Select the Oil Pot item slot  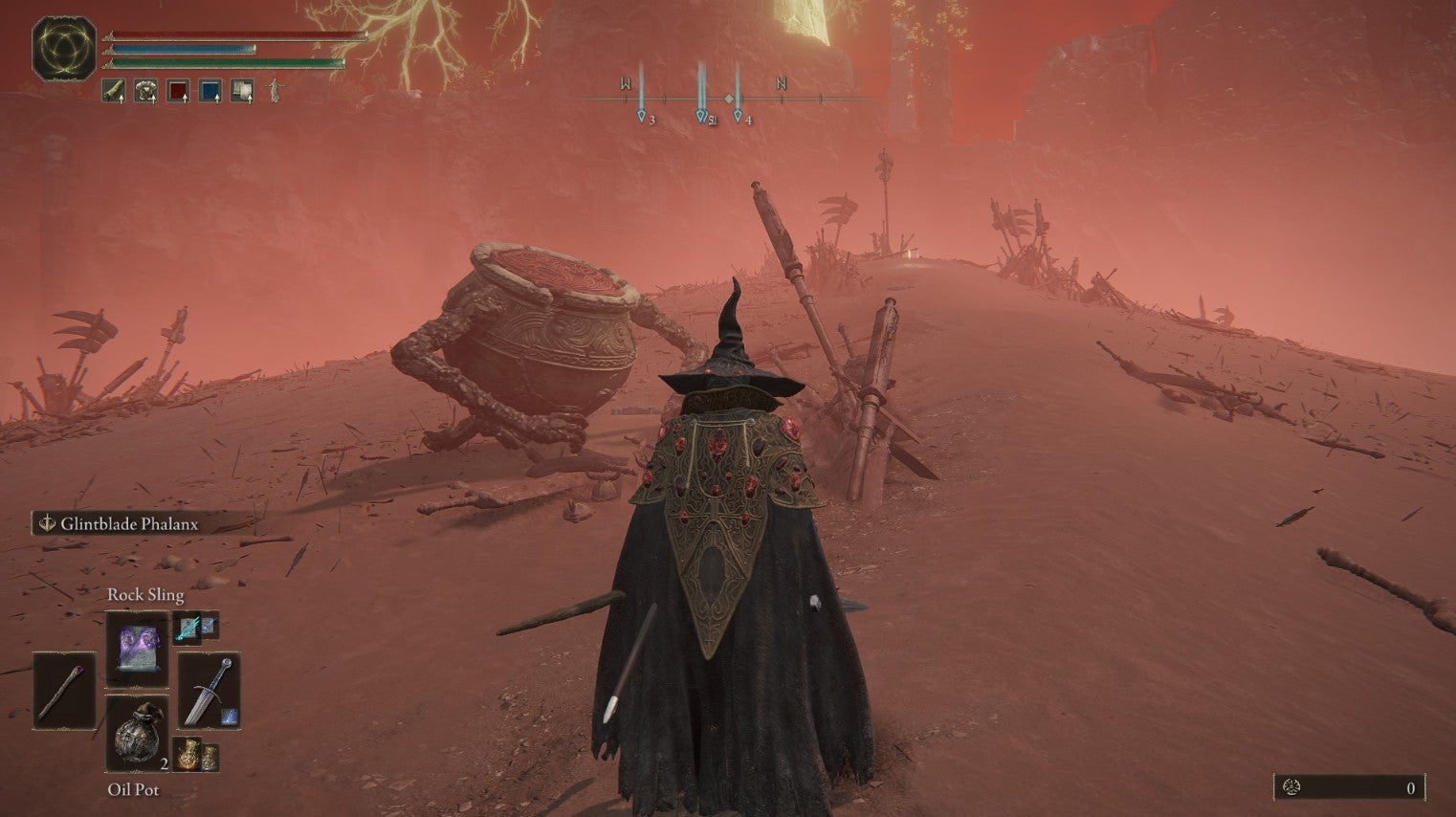(137, 734)
